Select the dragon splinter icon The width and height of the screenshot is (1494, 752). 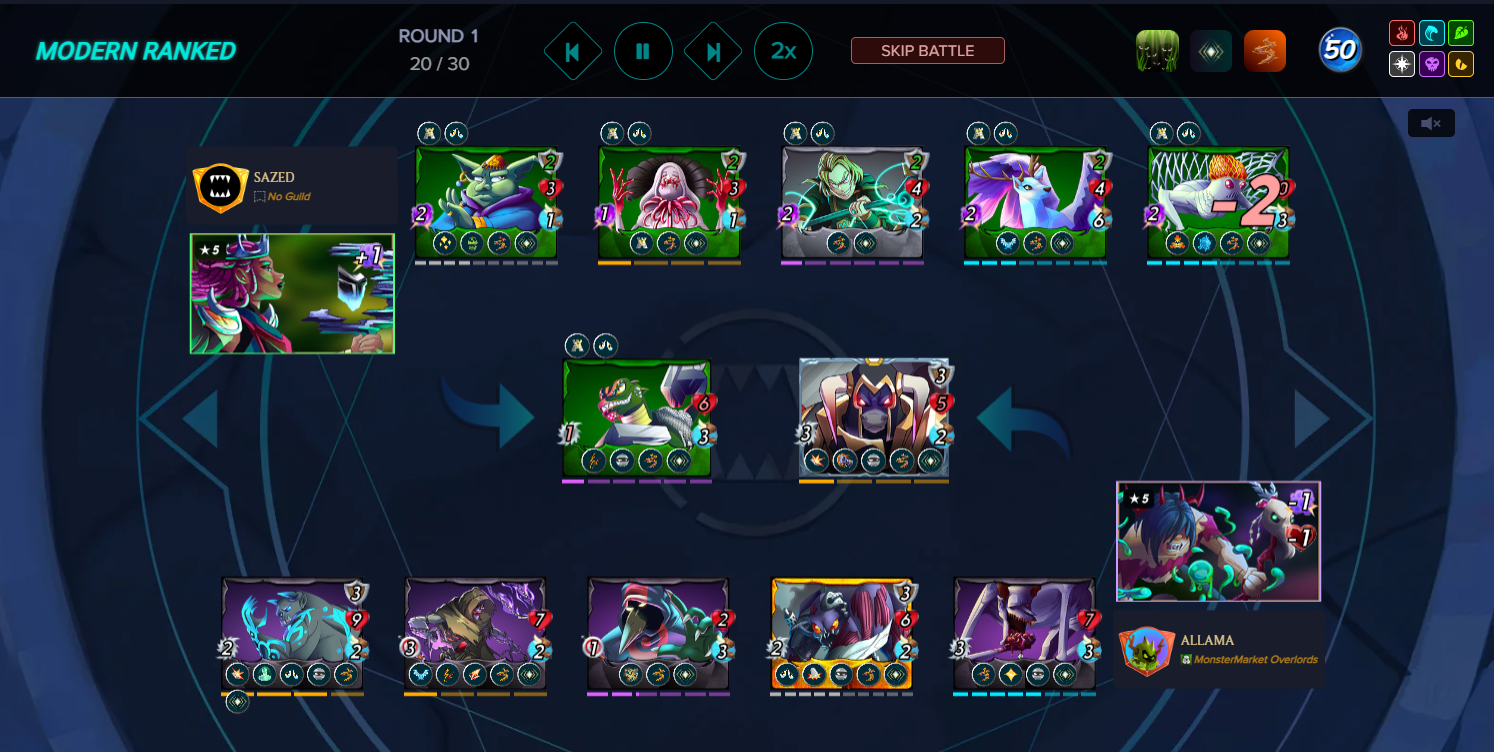(x=1461, y=64)
